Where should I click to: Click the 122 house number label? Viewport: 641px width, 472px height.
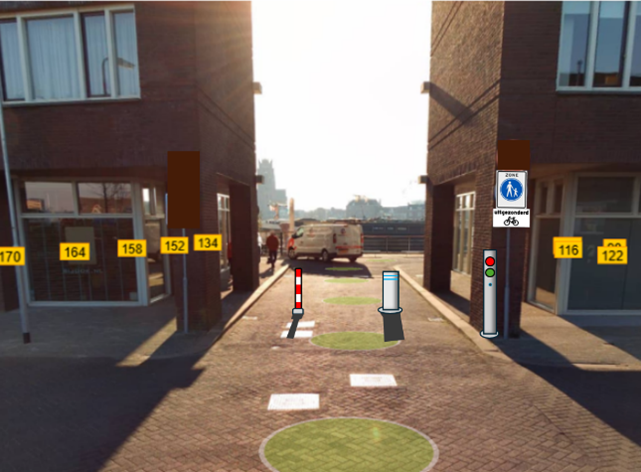pos(612,255)
